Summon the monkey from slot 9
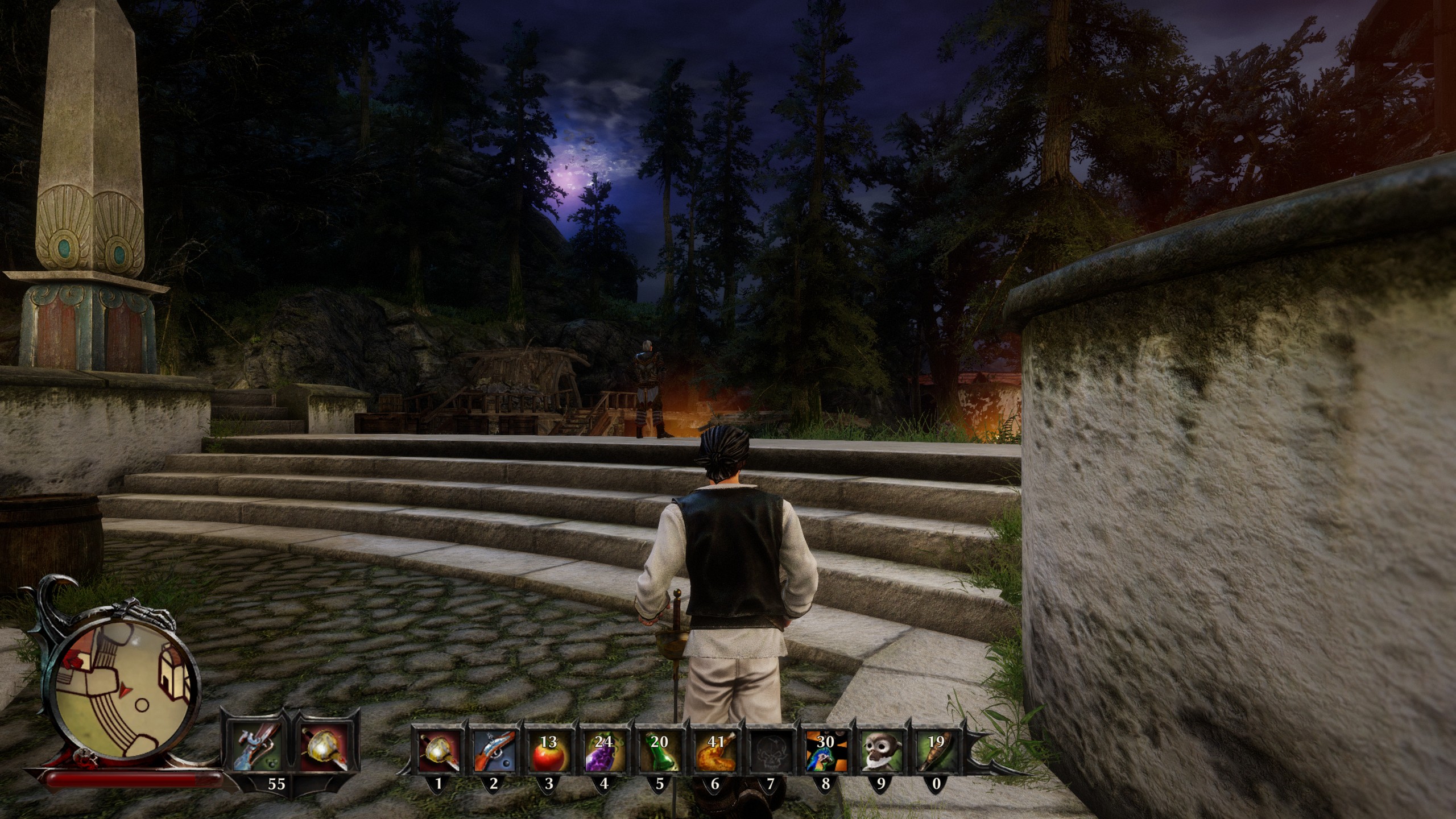The width and height of the screenshot is (1456, 819). pos(880,751)
